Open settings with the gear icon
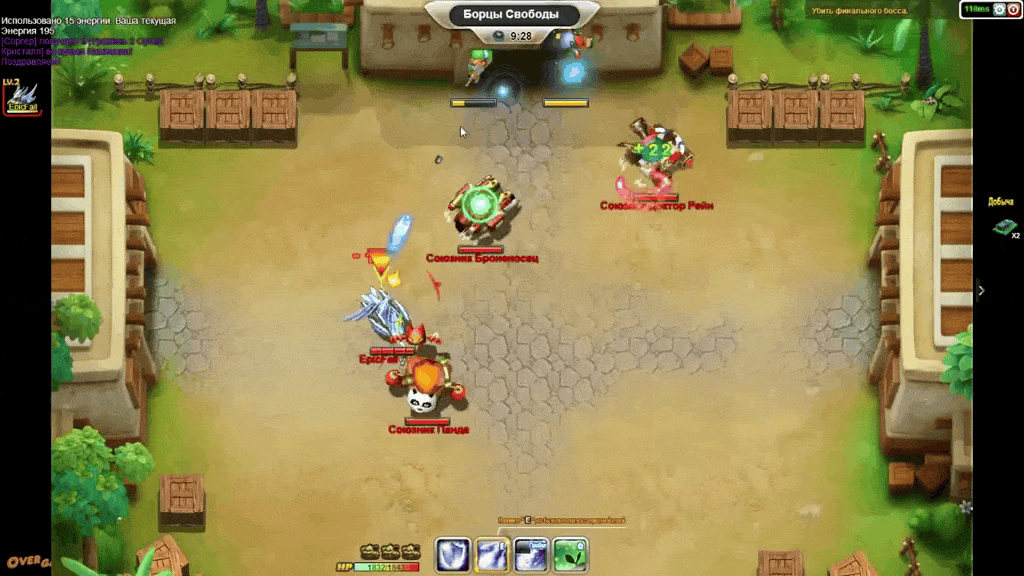The width and height of the screenshot is (1024, 576). click(998, 9)
